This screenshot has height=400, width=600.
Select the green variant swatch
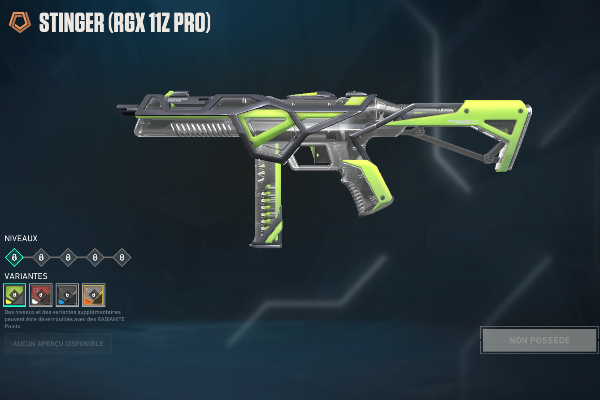pyautogui.click(x=15, y=294)
